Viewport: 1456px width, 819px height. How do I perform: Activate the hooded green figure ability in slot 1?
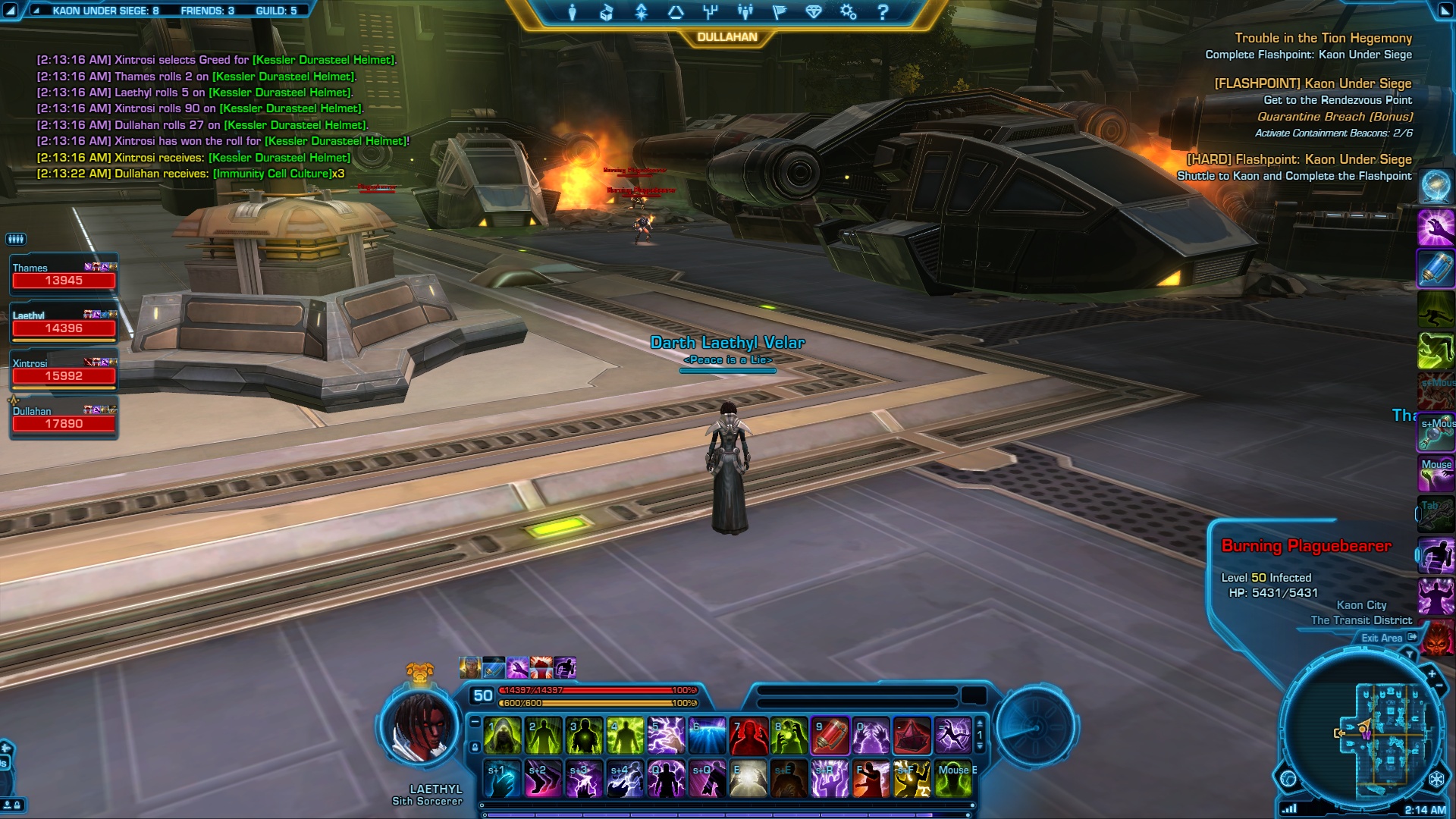tap(503, 736)
